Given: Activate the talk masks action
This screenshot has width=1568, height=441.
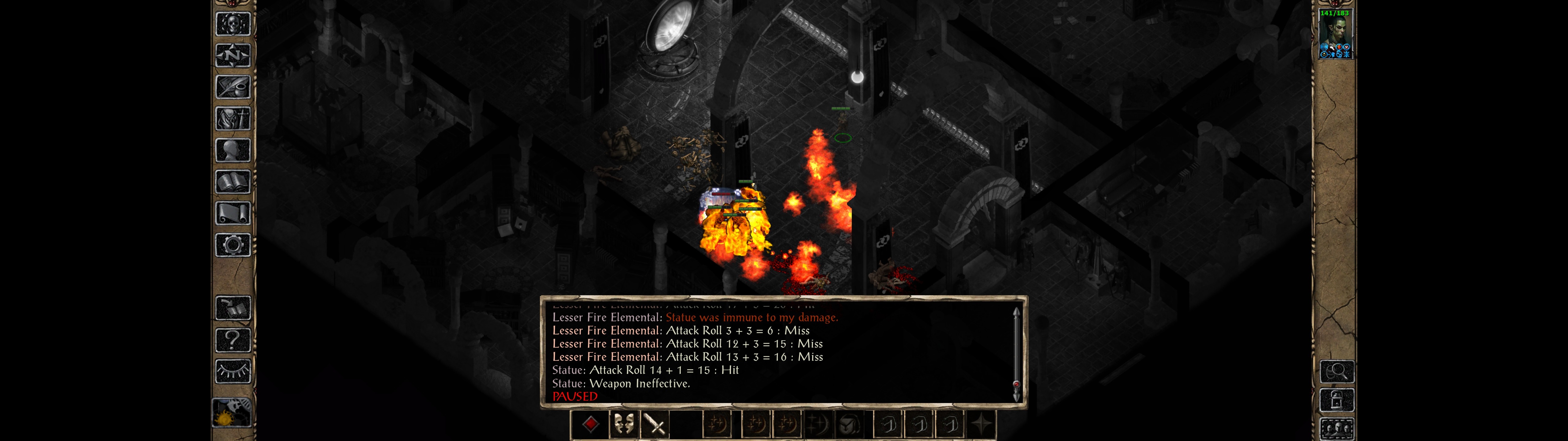Looking at the screenshot, I should [623, 424].
